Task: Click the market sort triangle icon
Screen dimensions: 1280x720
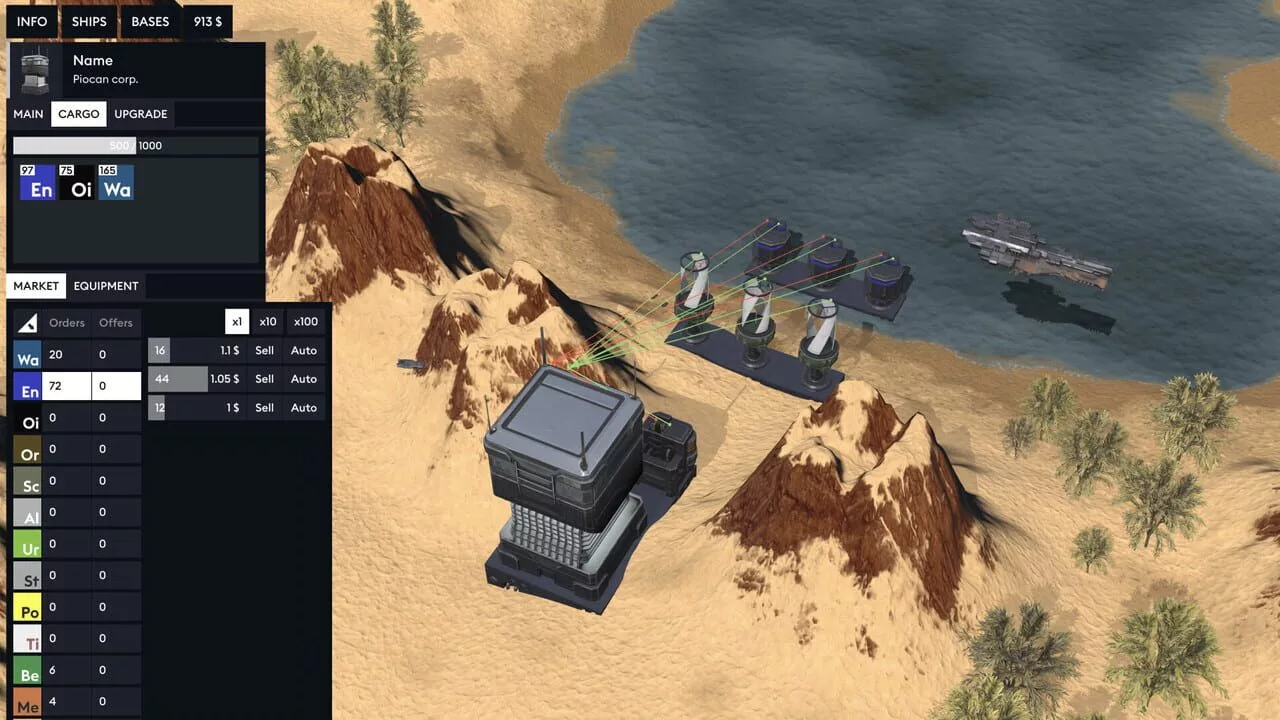Action: [x=28, y=323]
